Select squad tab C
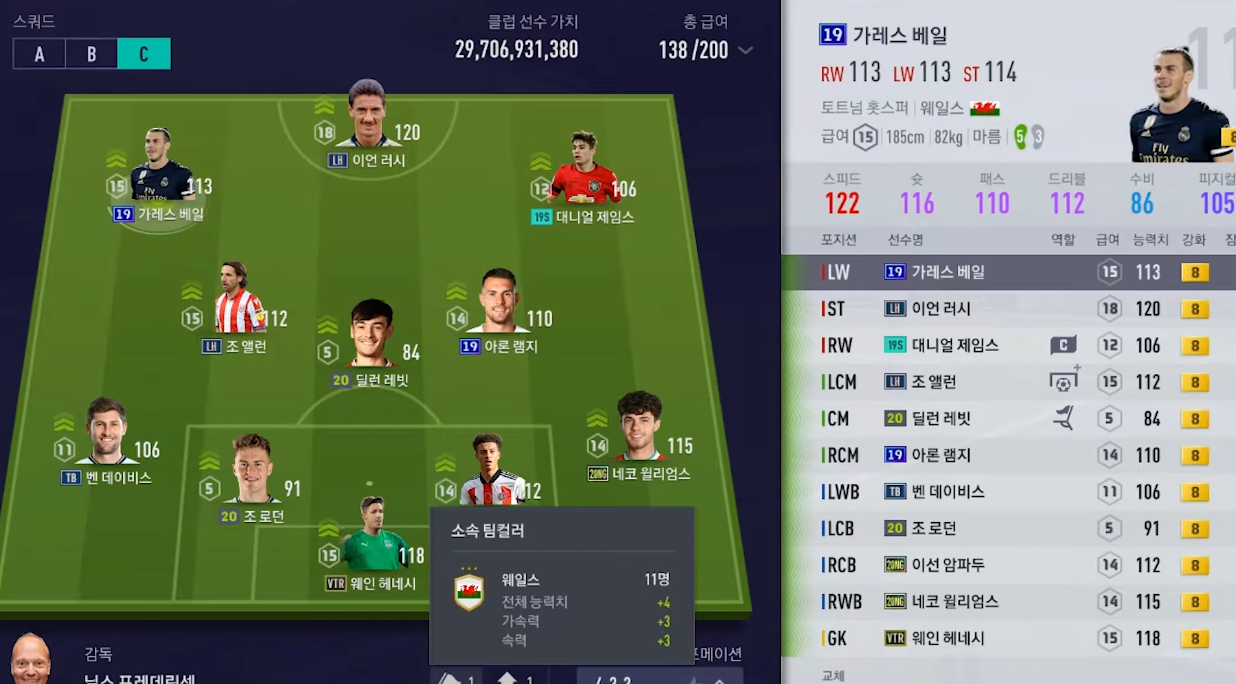The height and width of the screenshot is (684, 1236). (x=143, y=54)
